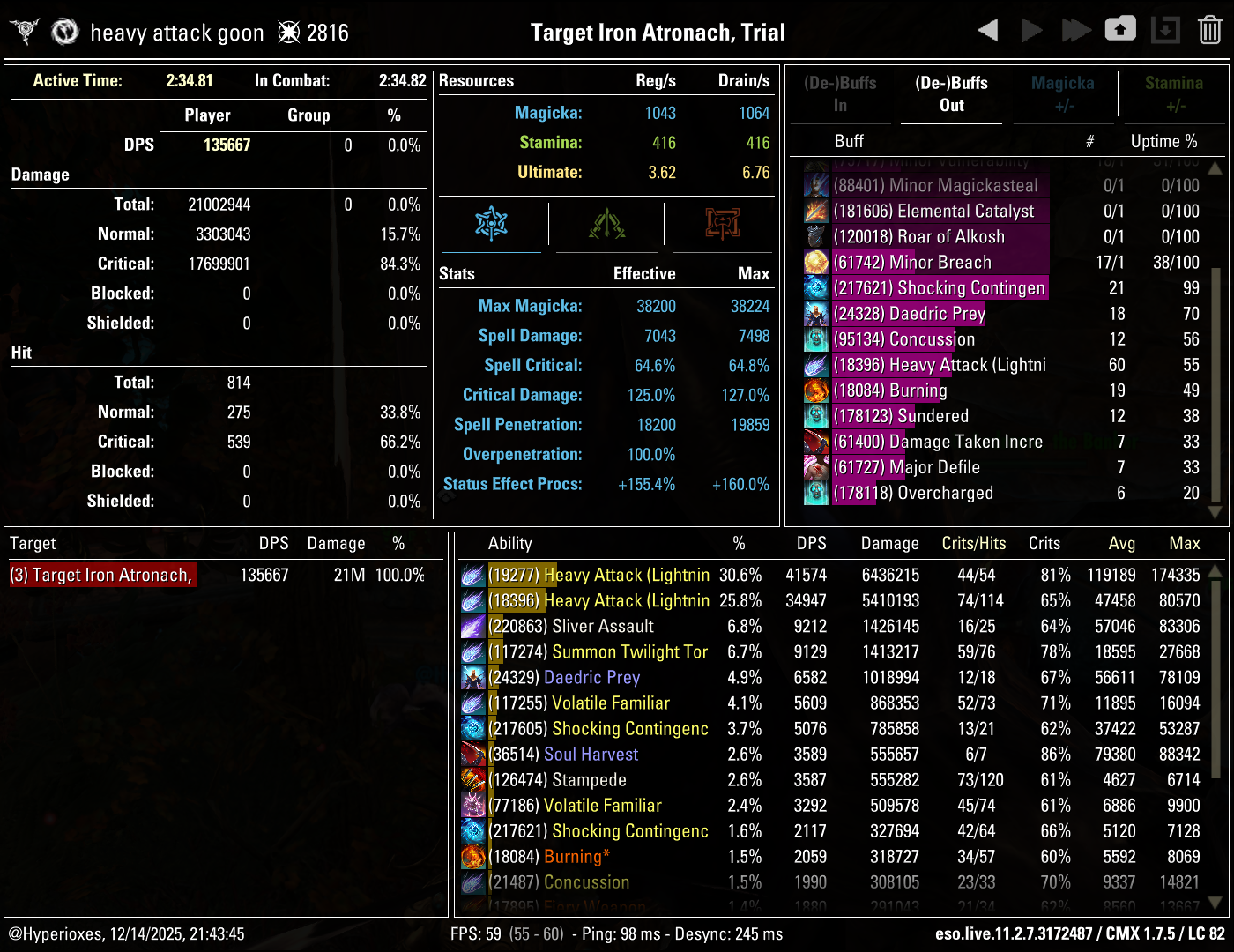This screenshot has height=952, width=1234.
Task: Switch to the (De-)Buffs In tab
Action: click(841, 94)
